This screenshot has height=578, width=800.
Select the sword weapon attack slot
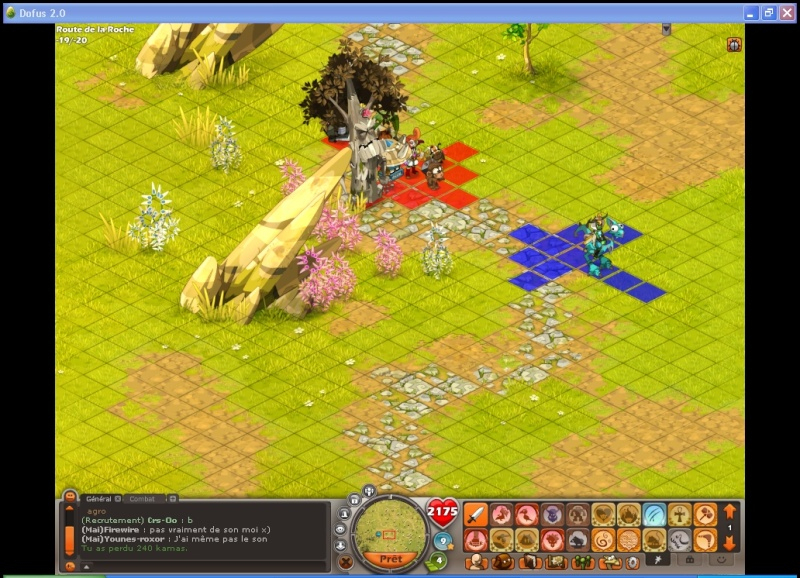coord(476,515)
